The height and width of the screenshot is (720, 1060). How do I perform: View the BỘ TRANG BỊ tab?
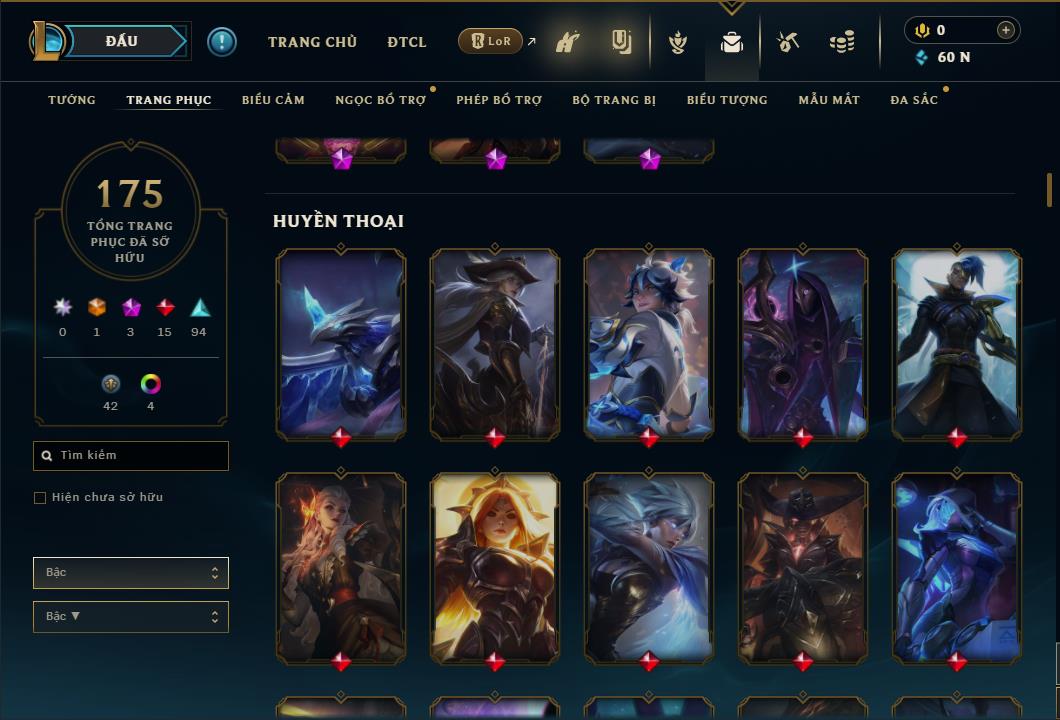click(x=614, y=100)
